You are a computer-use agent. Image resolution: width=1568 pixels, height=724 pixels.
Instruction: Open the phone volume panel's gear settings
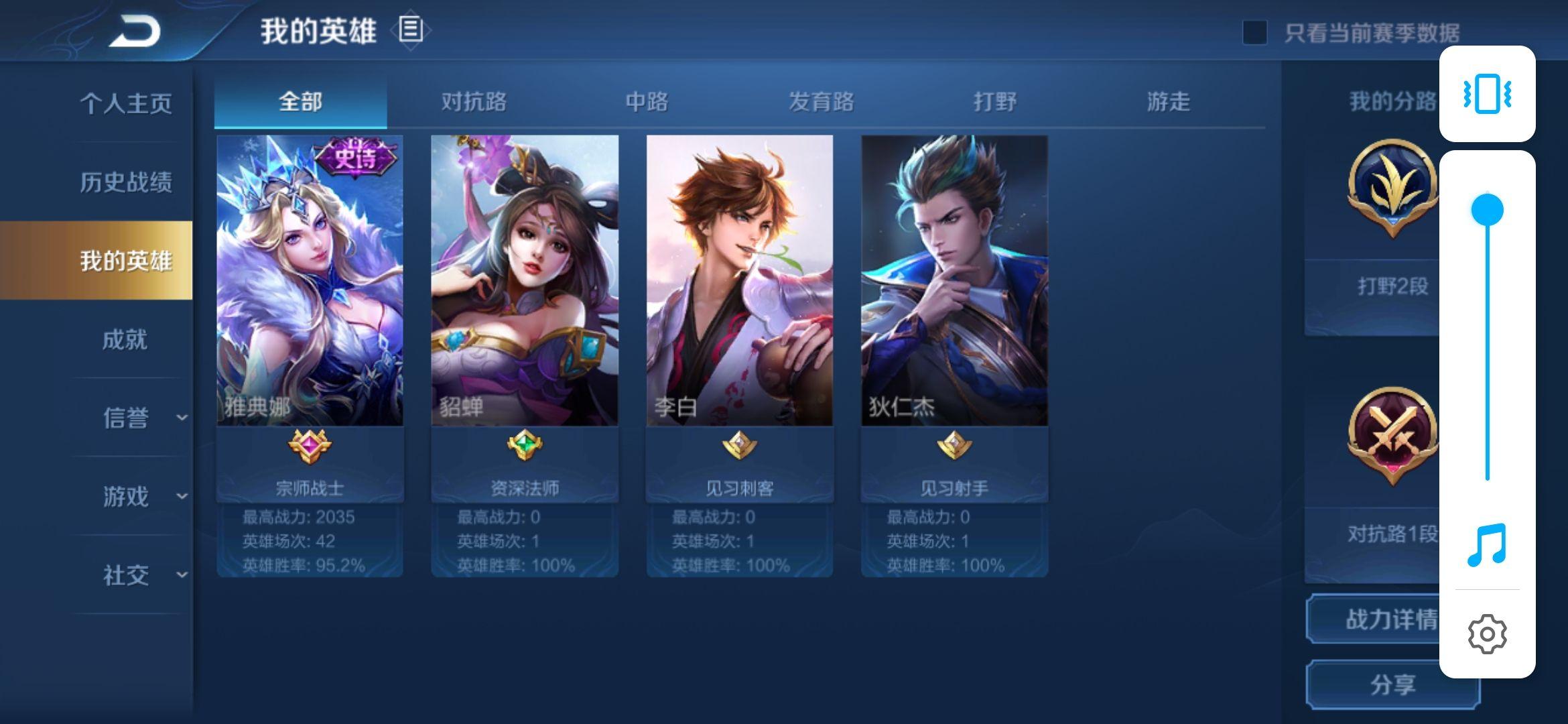[x=1487, y=633]
